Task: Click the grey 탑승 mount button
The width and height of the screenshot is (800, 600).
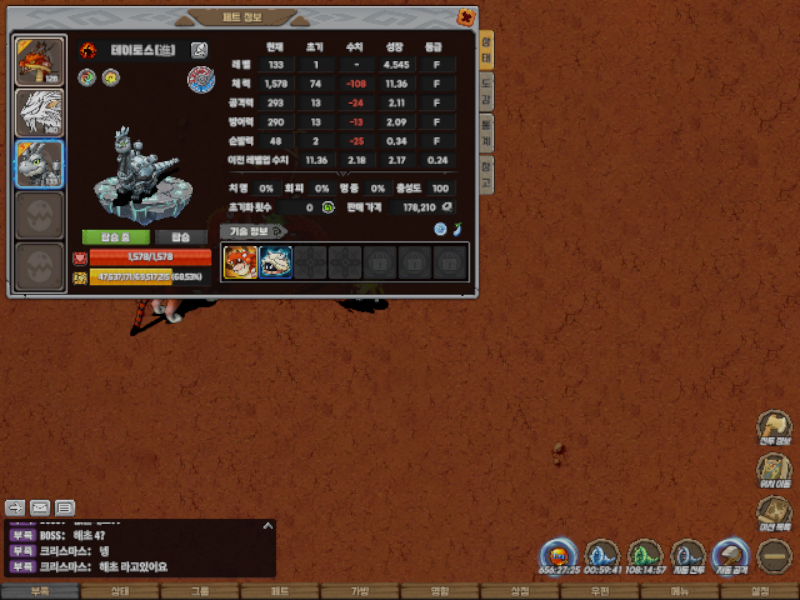Action: (x=180, y=237)
